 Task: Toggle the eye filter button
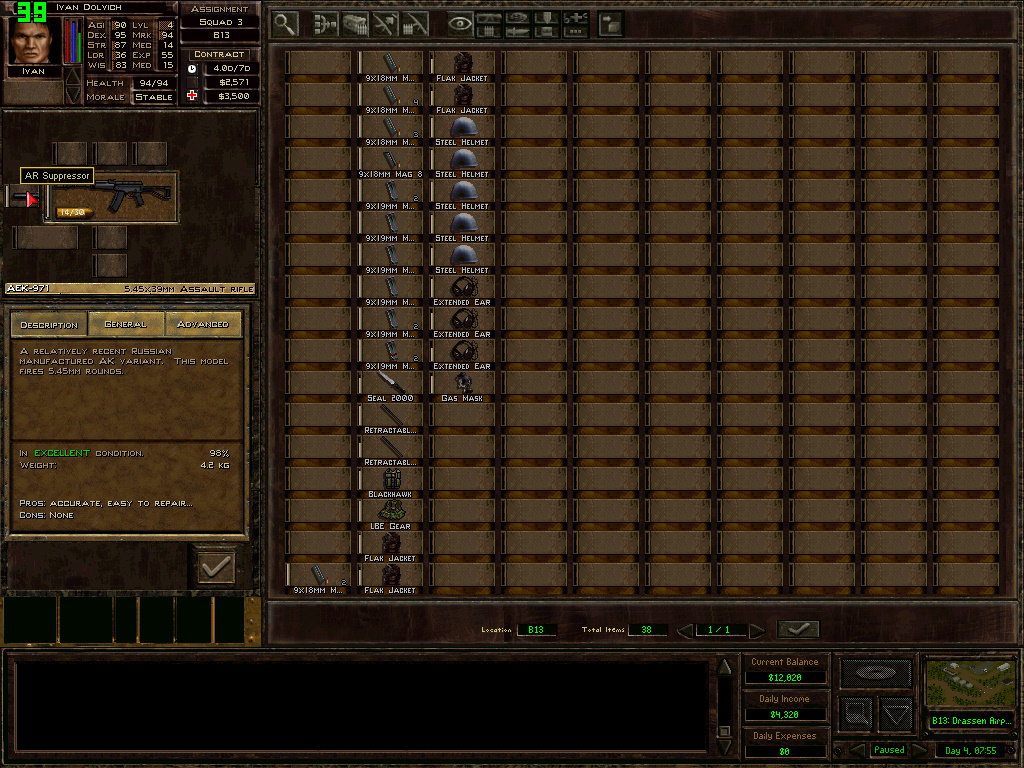tap(460, 23)
